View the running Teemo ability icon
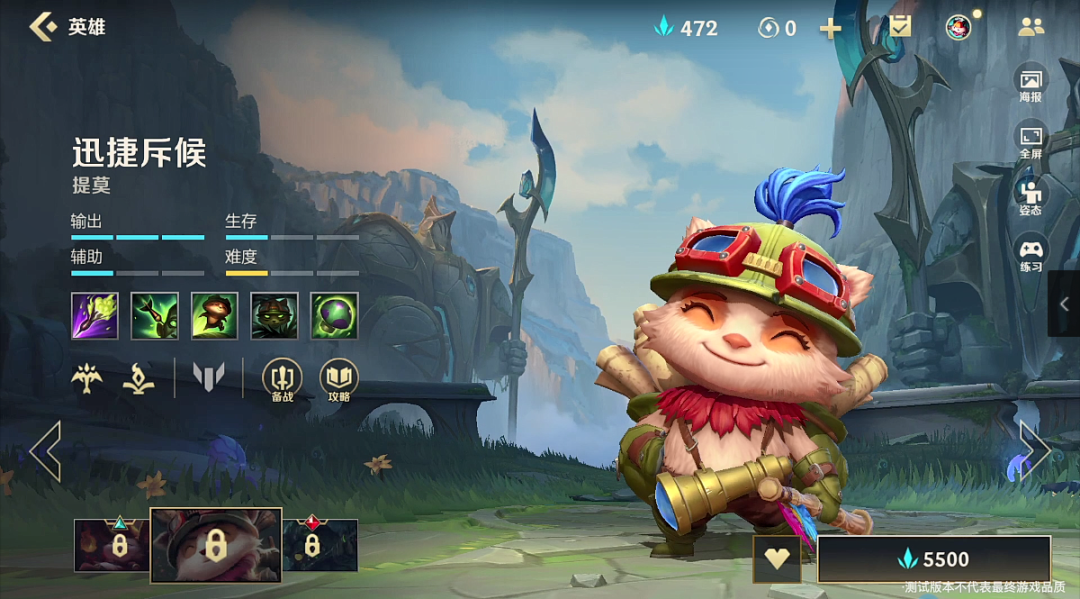The image size is (1080, 599). point(215,316)
